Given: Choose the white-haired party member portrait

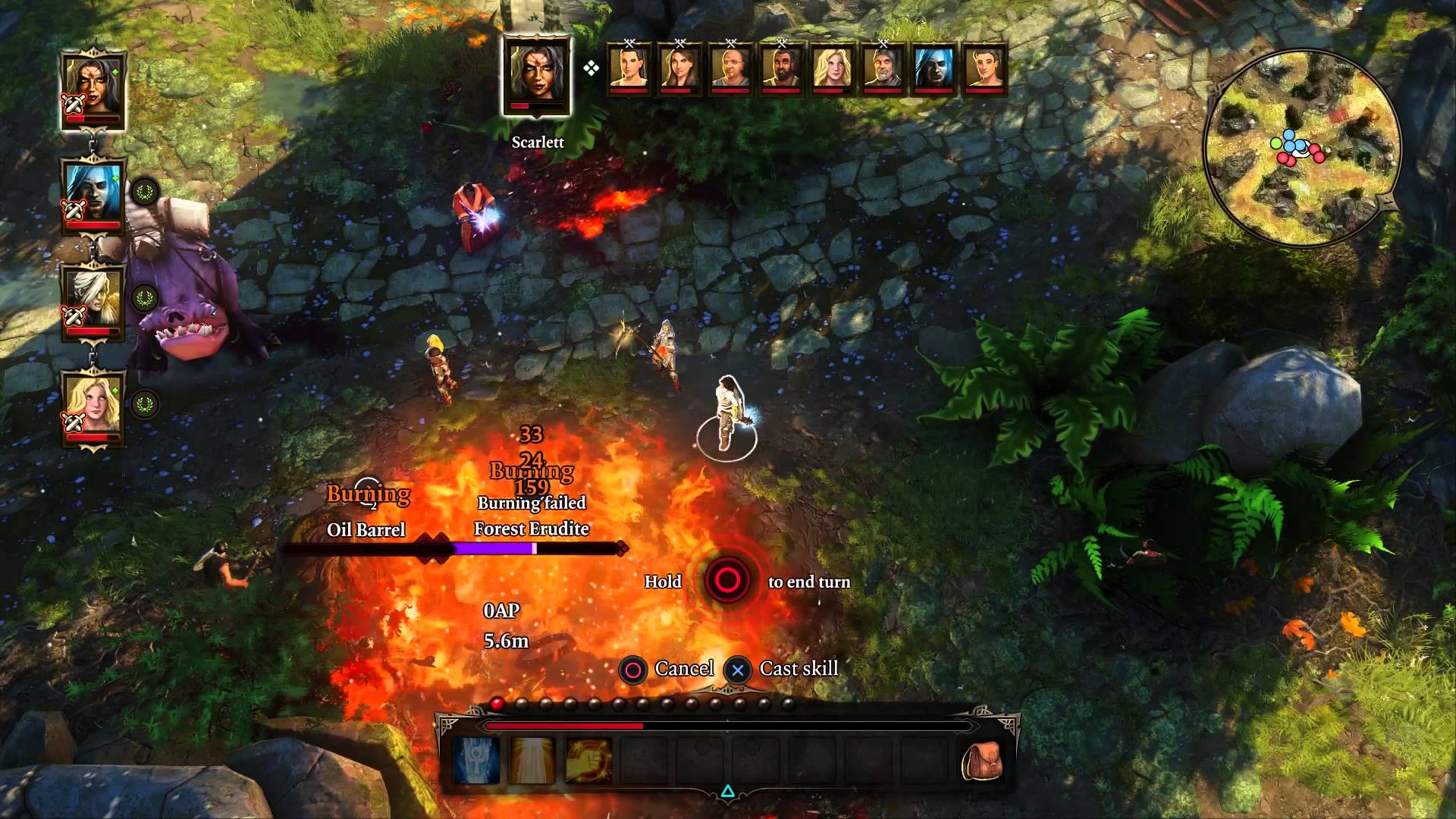Looking at the screenshot, I should click(x=94, y=300).
